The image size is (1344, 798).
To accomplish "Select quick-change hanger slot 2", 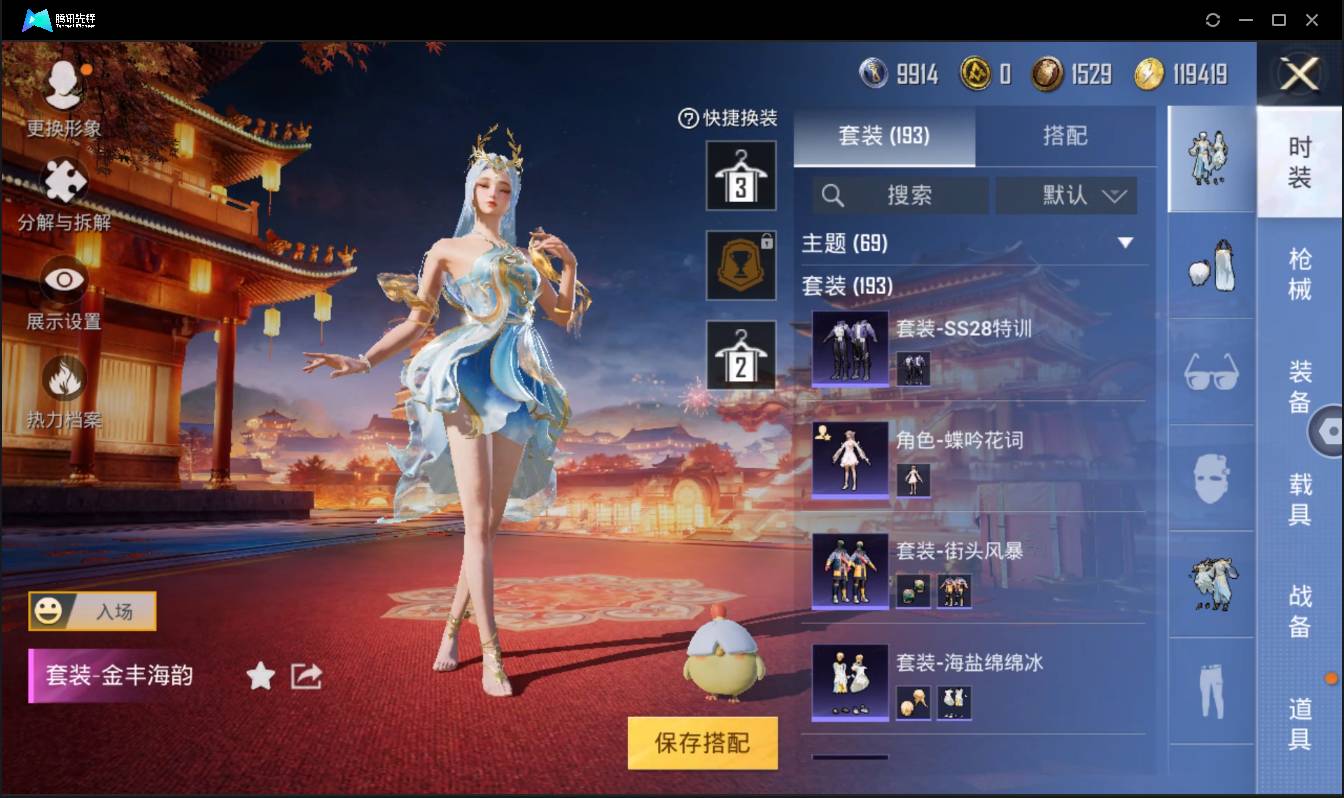I will pyautogui.click(x=741, y=352).
